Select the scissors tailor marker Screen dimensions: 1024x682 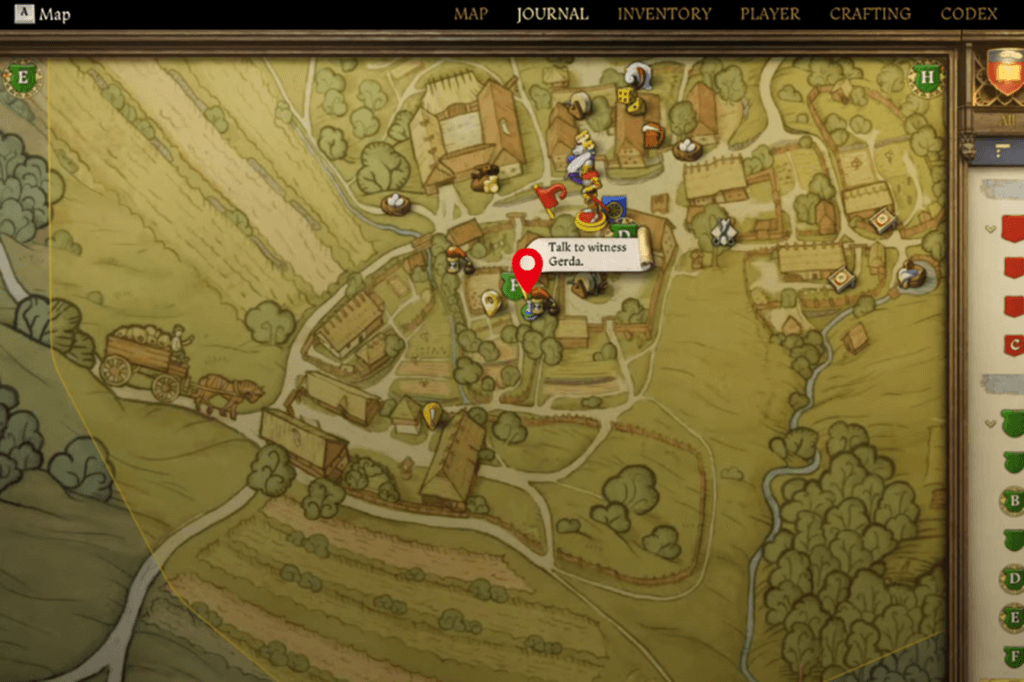(x=723, y=232)
